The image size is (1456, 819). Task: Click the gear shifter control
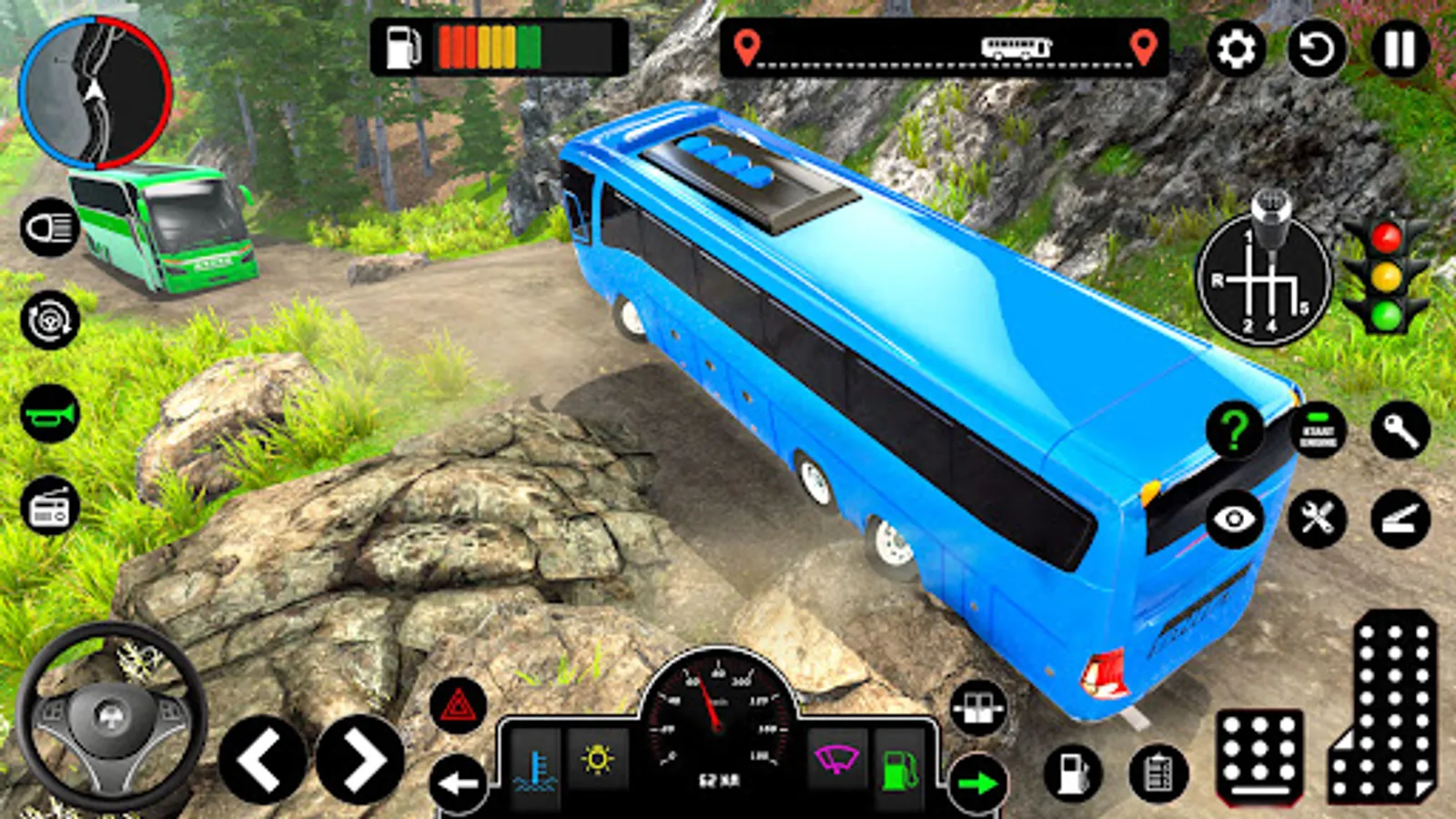1262,278
